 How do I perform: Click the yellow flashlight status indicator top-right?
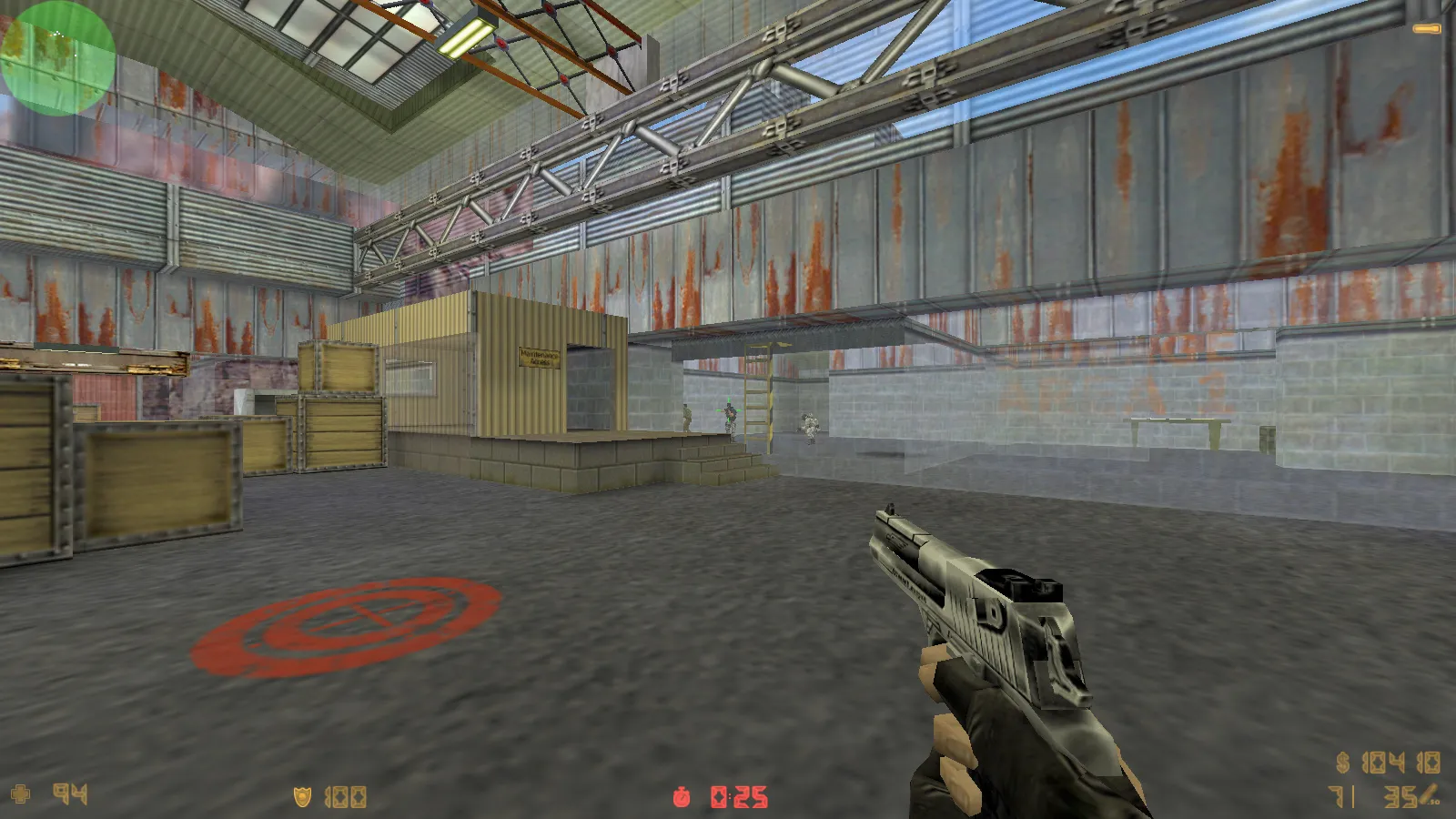click(x=1425, y=28)
